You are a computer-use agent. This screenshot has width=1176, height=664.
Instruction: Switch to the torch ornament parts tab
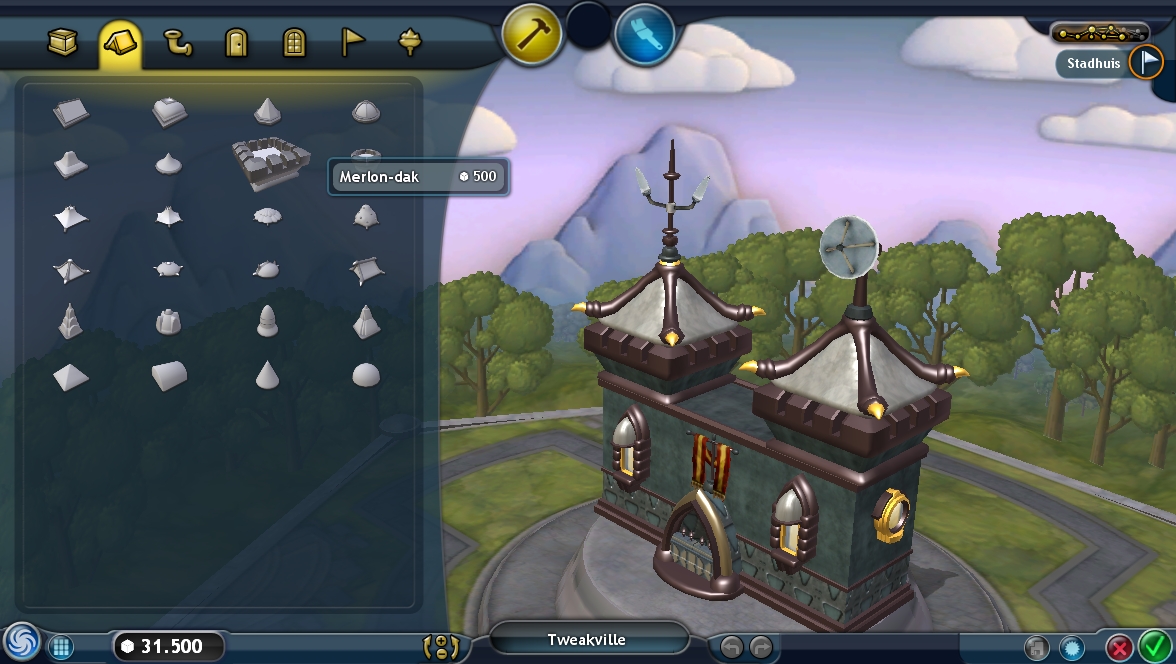(x=410, y=42)
